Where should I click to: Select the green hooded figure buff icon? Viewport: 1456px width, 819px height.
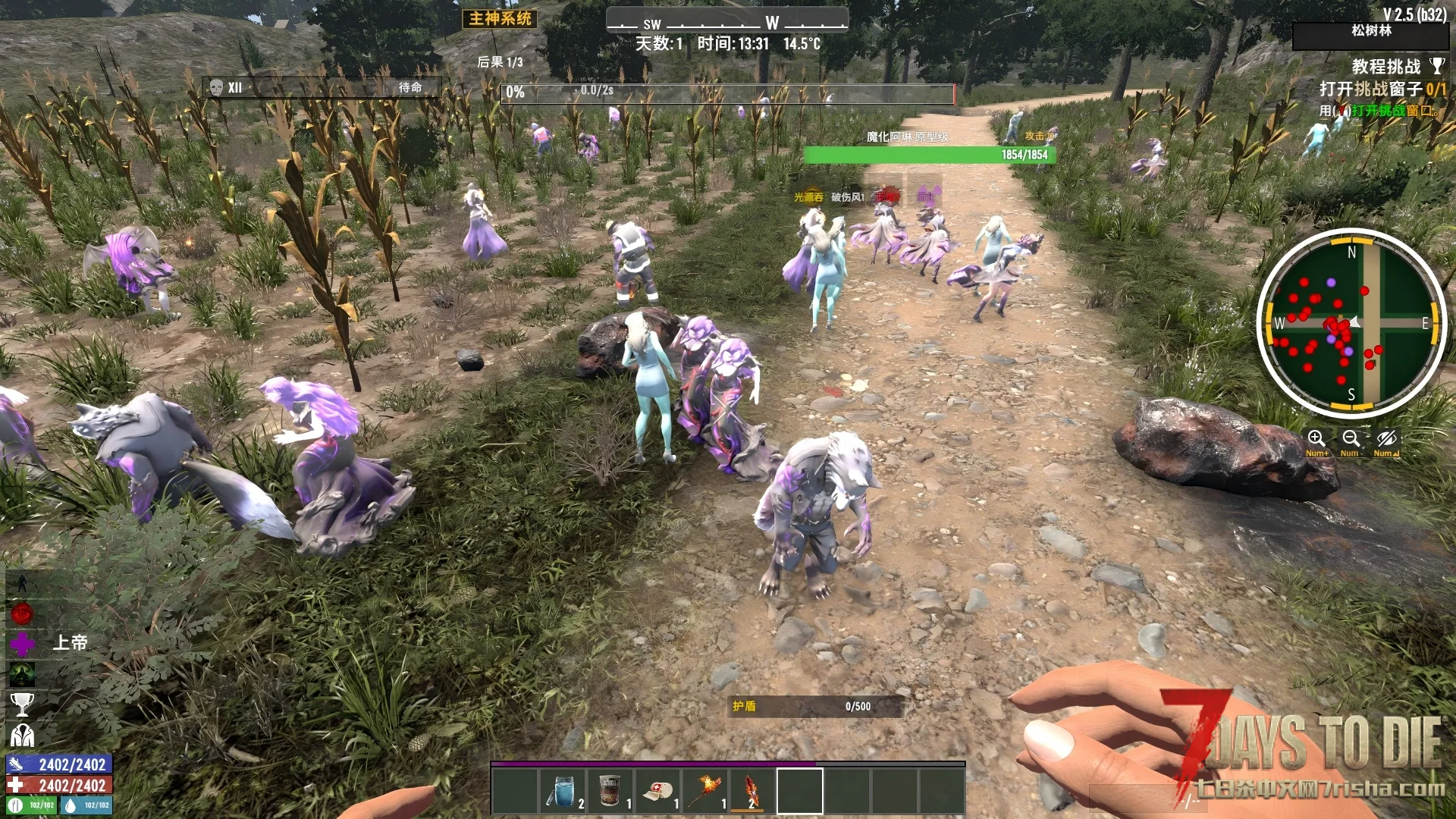(22, 674)
